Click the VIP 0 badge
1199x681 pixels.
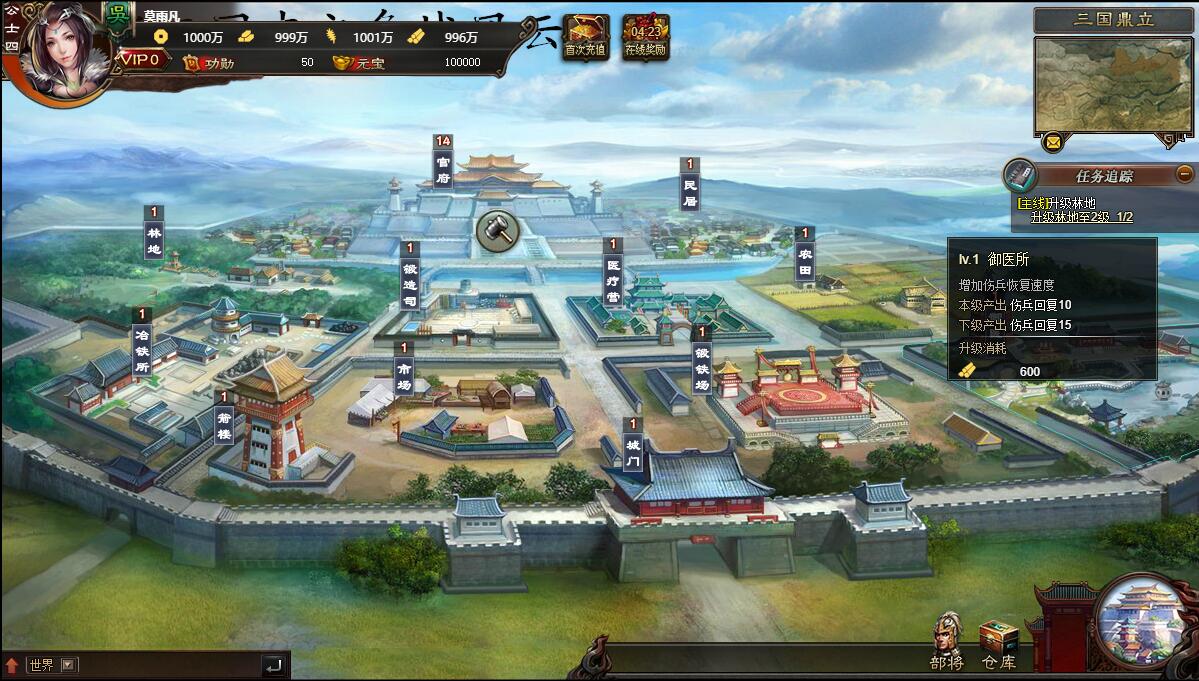pyautogui.click(x=141, y=60)
